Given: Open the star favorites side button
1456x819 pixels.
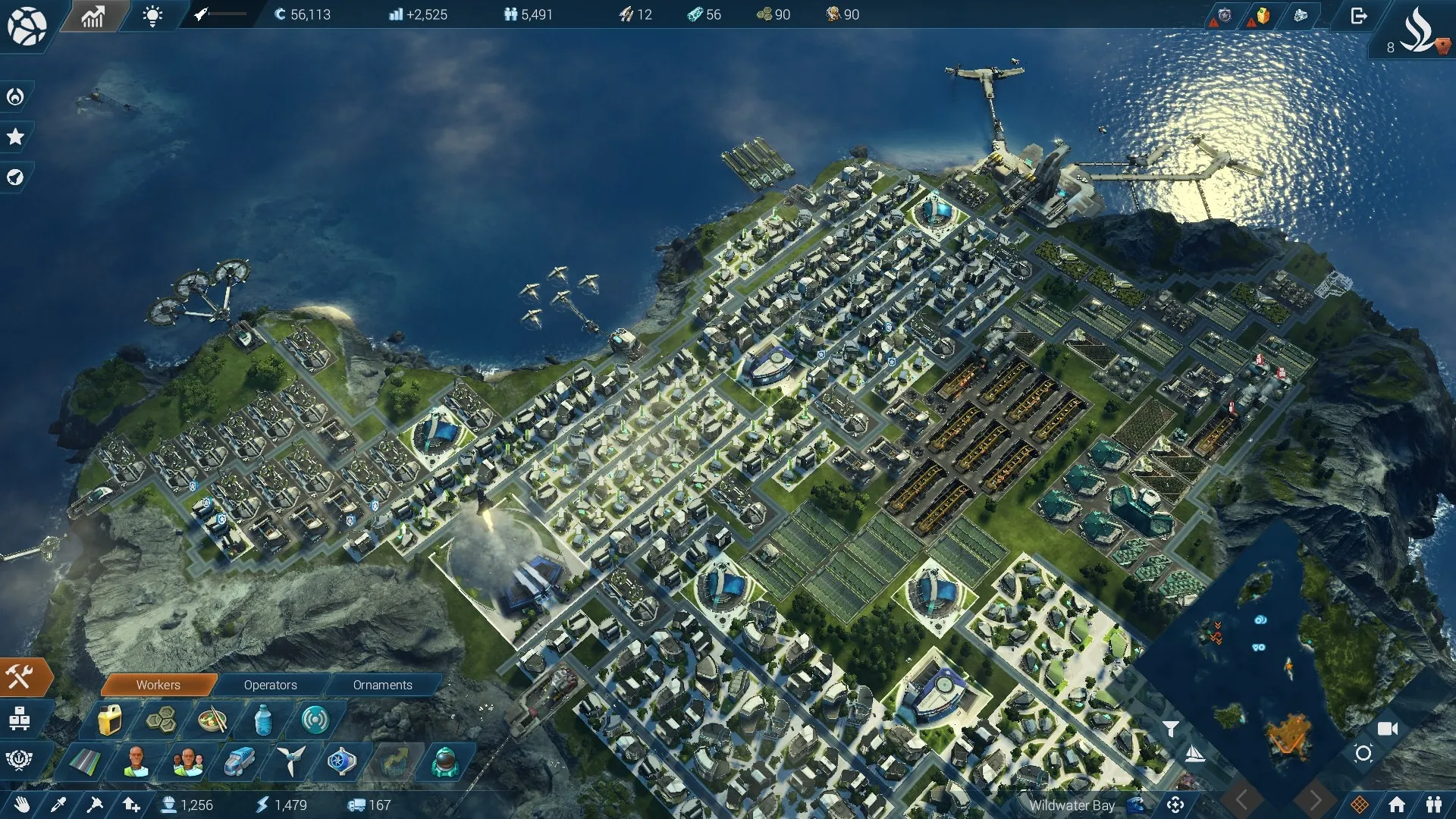Looking at the screenshot, I should point(15,137).
